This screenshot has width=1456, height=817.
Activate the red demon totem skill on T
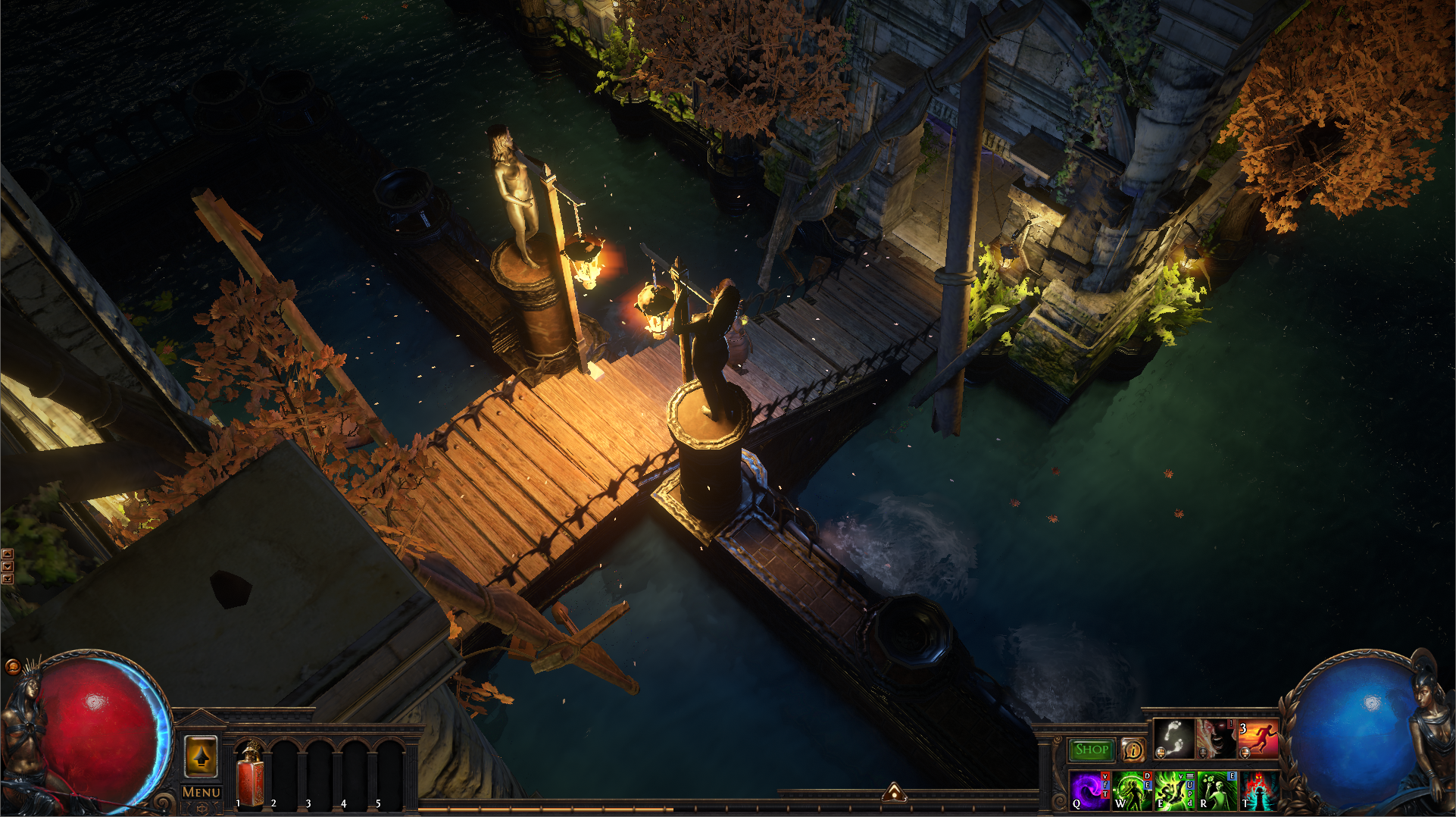coord(1258,790)
